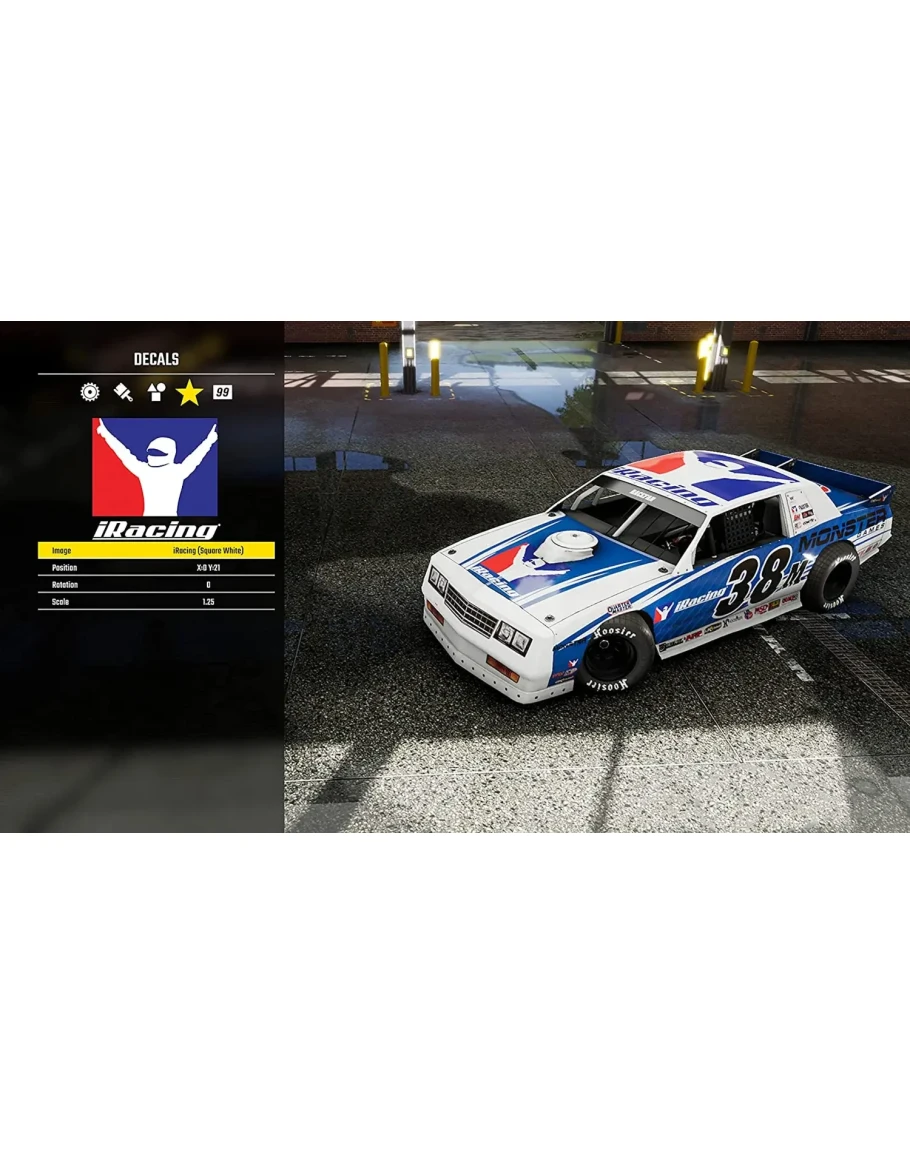Click the iRacing decal preview image

coord(155,478)
